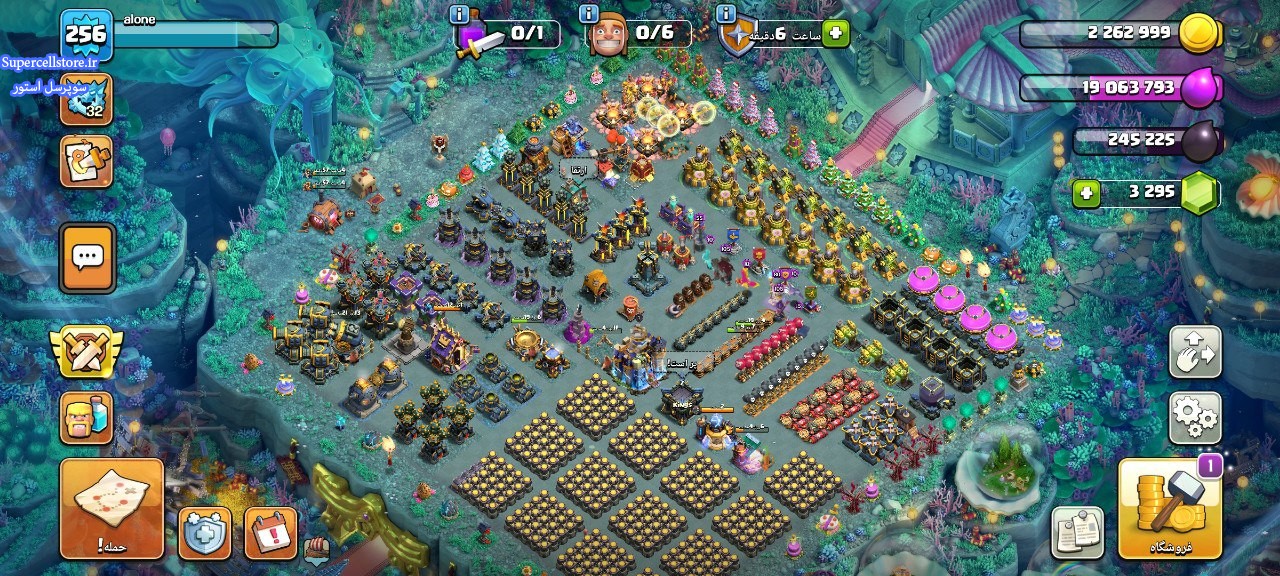Open the crossed swords clan war button
The height and width of the screenshot is (576, 1280).
87,351
